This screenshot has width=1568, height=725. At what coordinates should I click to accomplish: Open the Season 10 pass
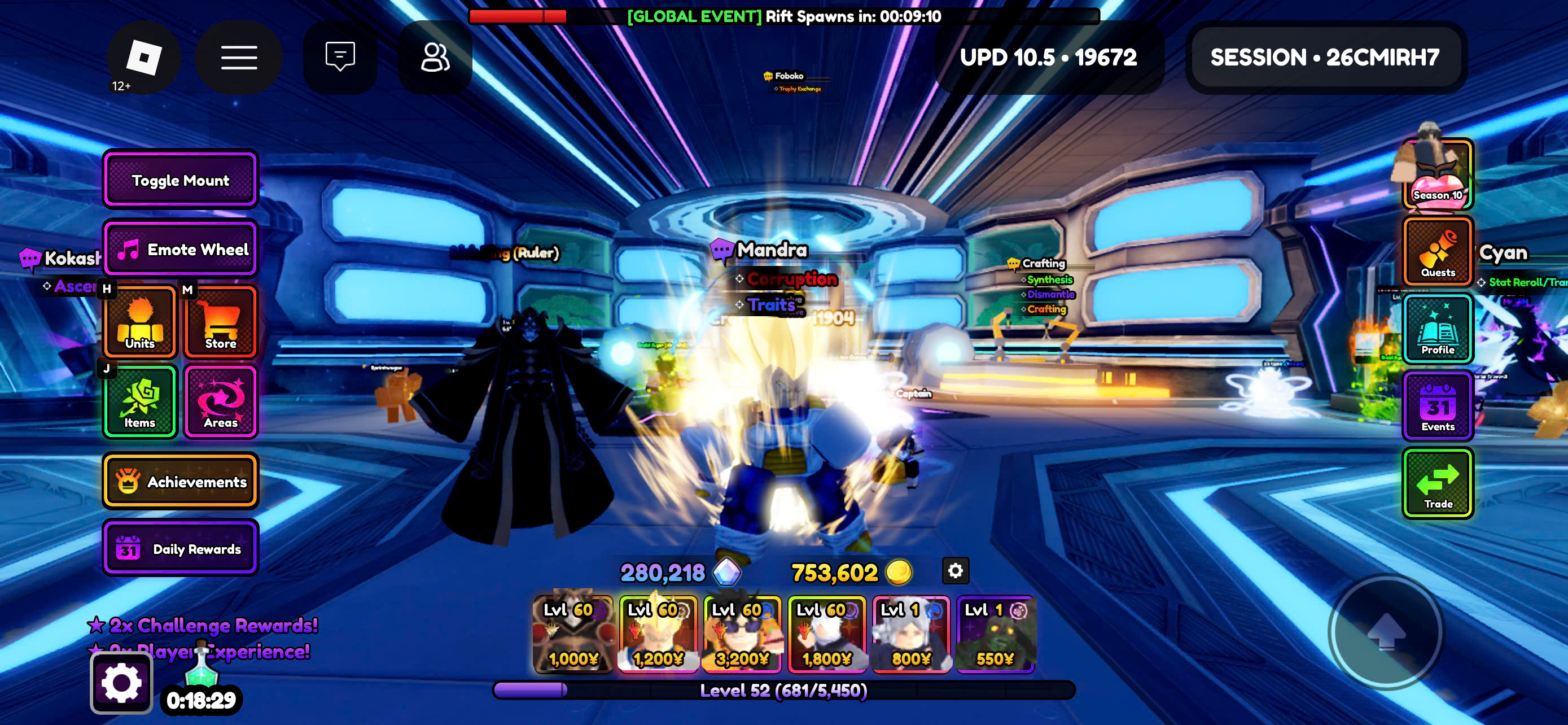(x=1437, y=174)
